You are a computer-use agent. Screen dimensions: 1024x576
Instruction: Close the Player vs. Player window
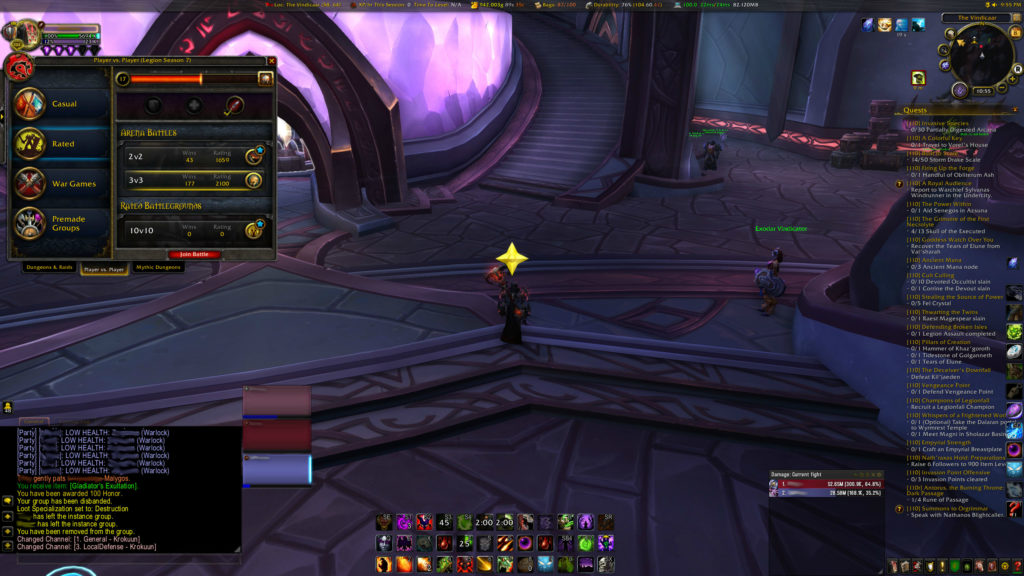270,61
